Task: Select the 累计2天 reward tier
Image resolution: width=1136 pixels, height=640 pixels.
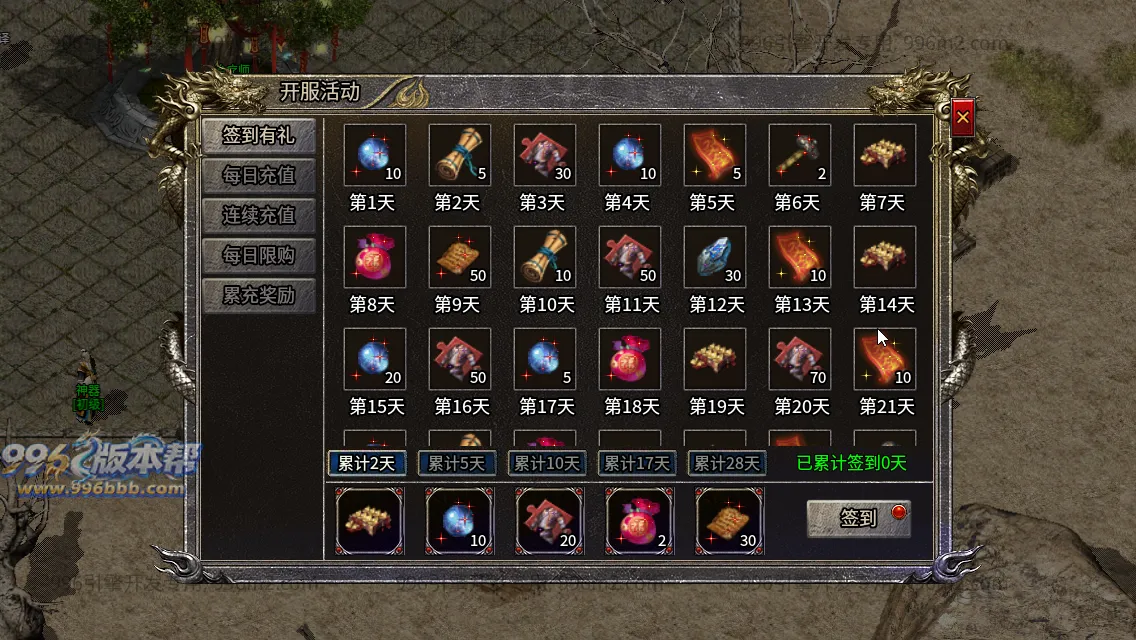Action: (x=367, y=463)
